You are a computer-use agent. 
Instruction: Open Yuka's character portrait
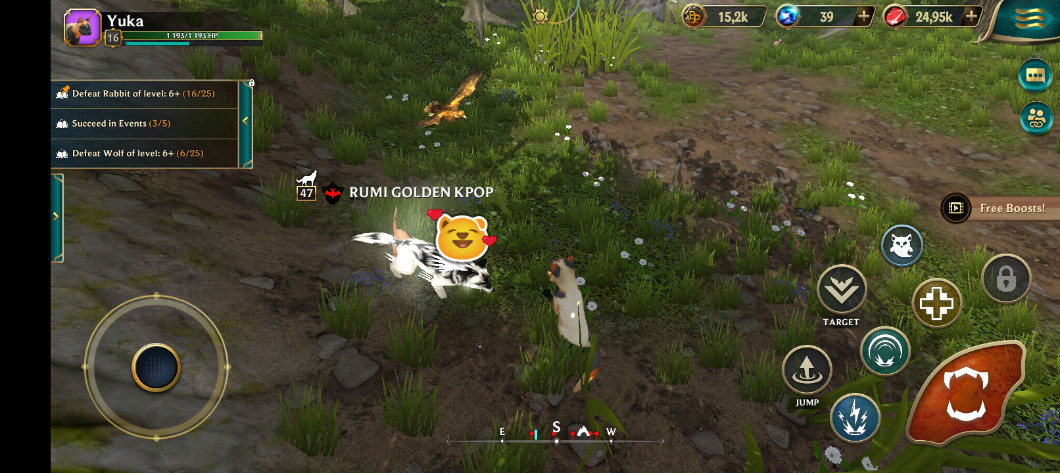(81, 27)
